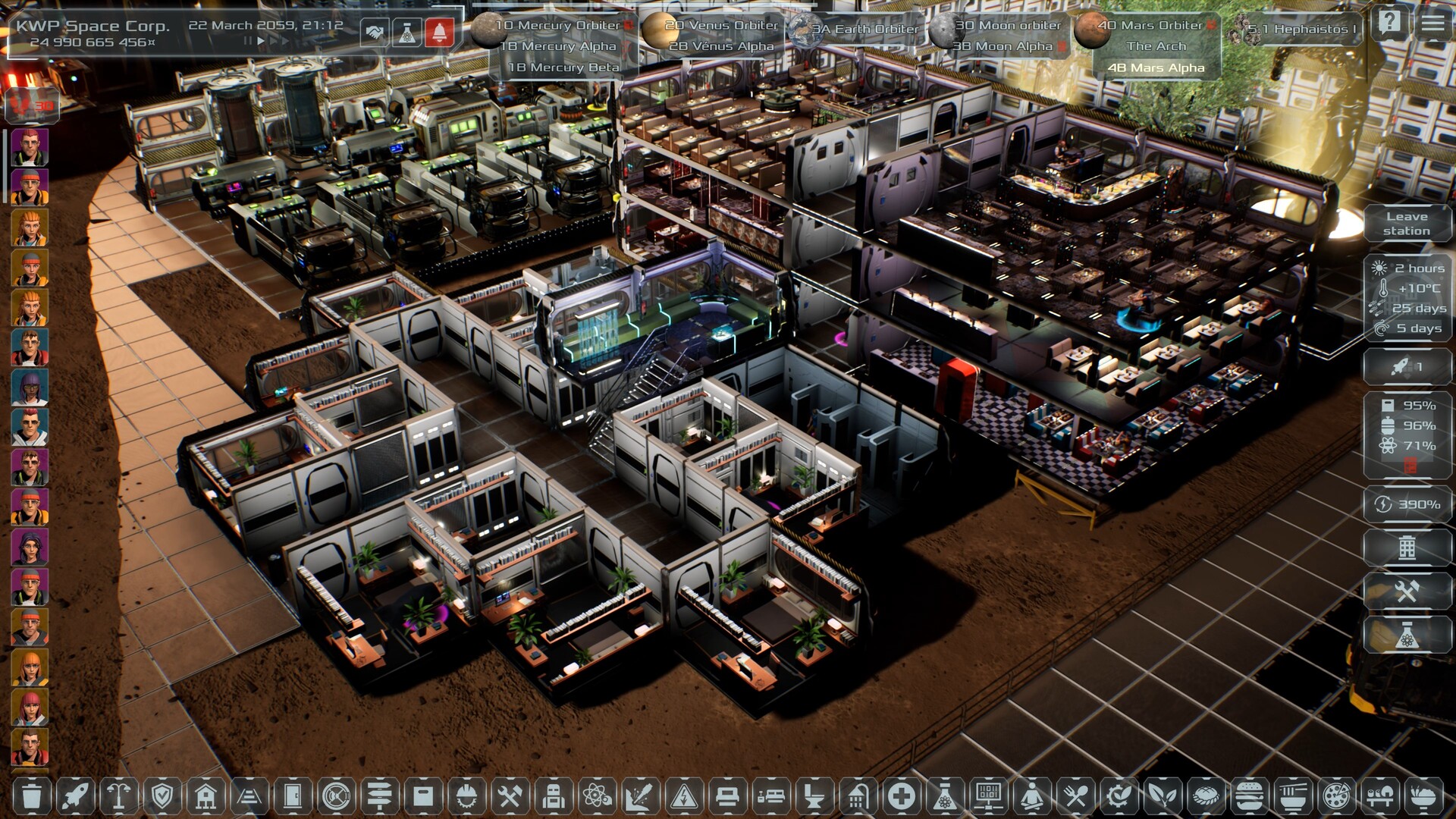Open the handshake contracts panel
The width and height of the screenshot is (1456, 819).
click(373, 33)
